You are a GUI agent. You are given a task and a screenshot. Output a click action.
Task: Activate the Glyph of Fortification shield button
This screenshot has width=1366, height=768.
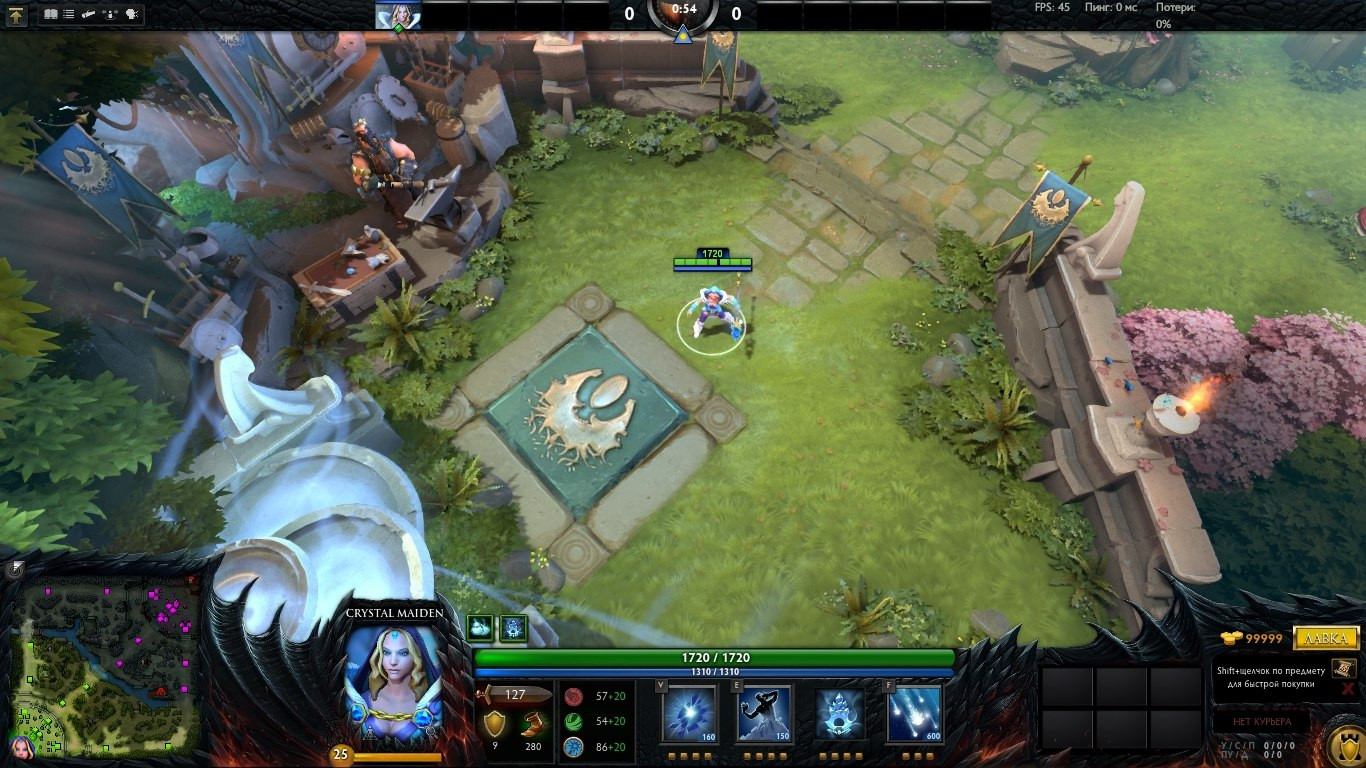(x=1343, y=745)
